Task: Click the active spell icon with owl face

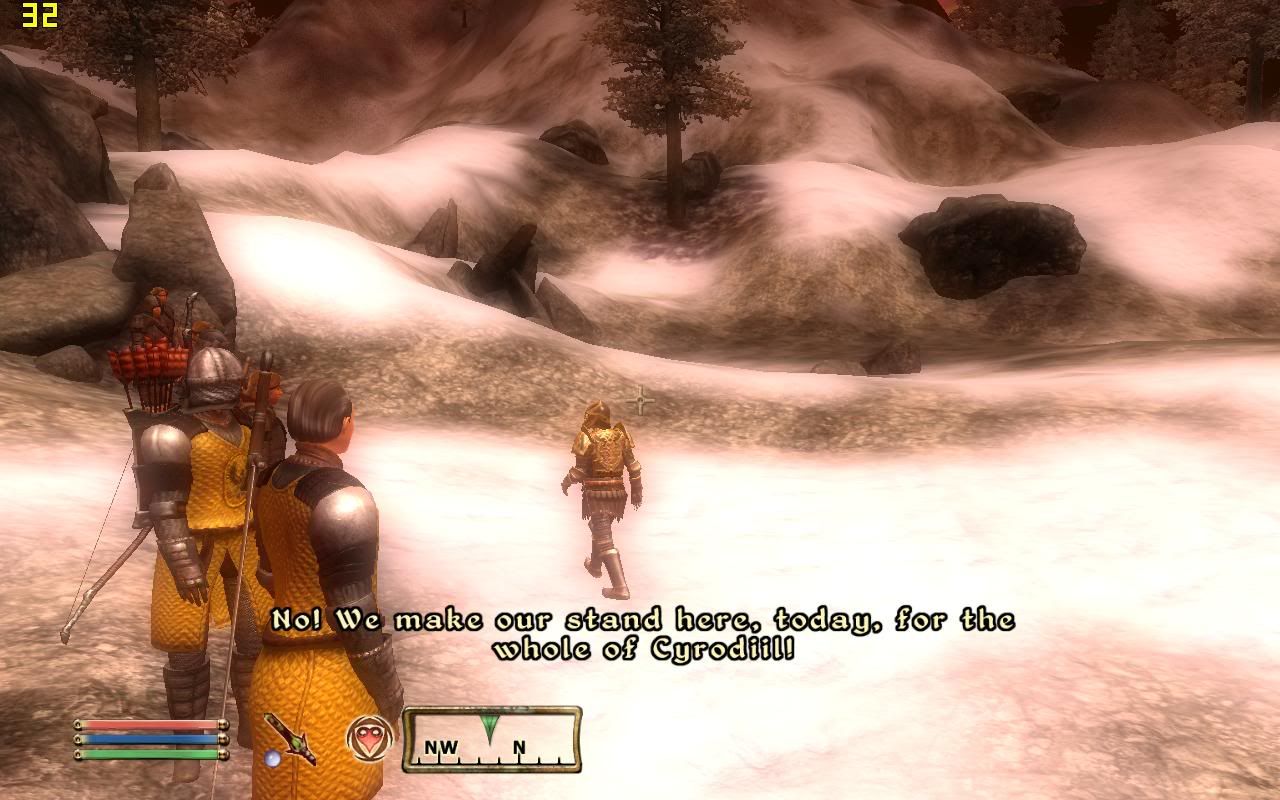Action: click(x=369, y=740)
